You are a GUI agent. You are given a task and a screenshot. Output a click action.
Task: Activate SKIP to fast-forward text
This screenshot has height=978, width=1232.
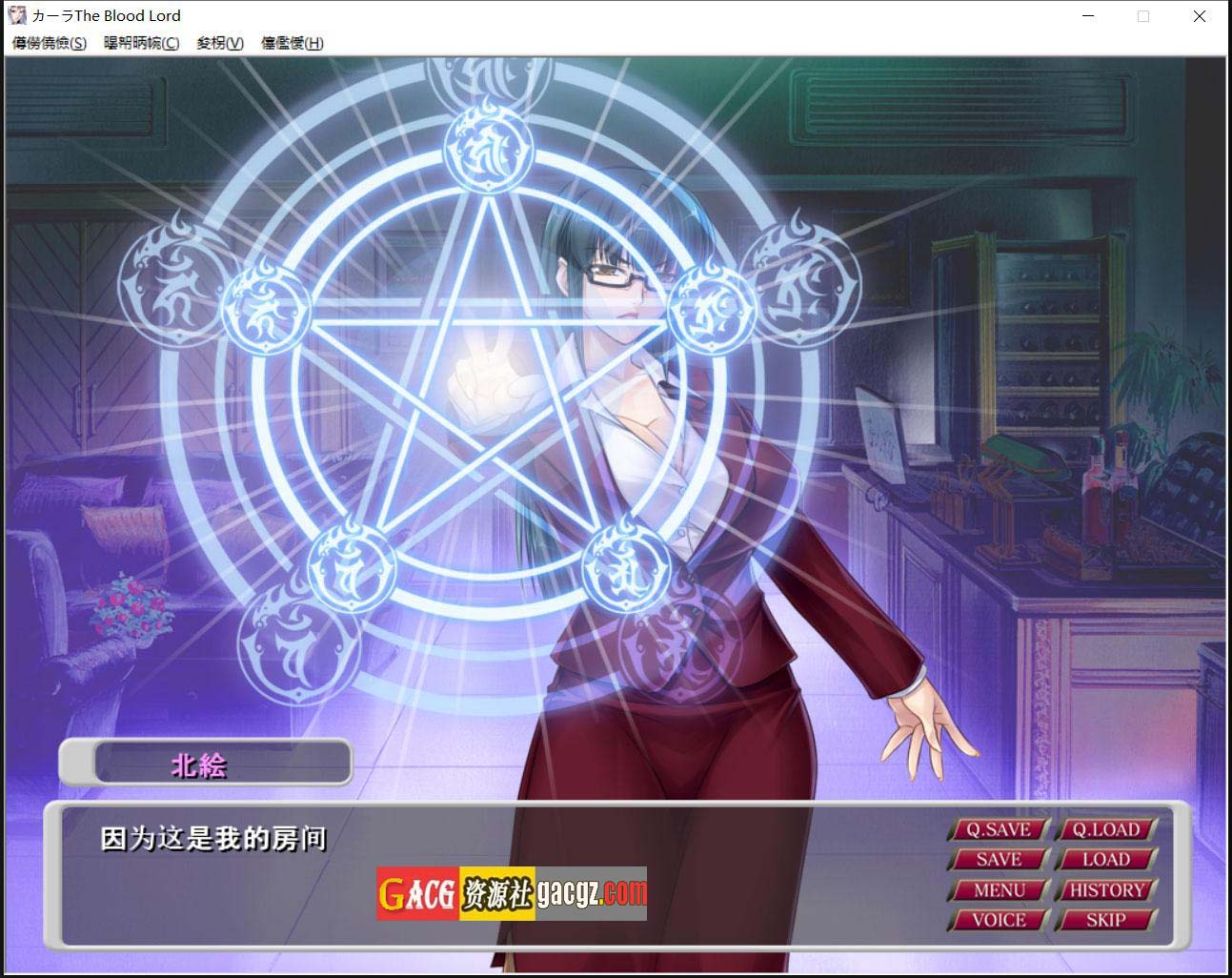(1105, 921)
